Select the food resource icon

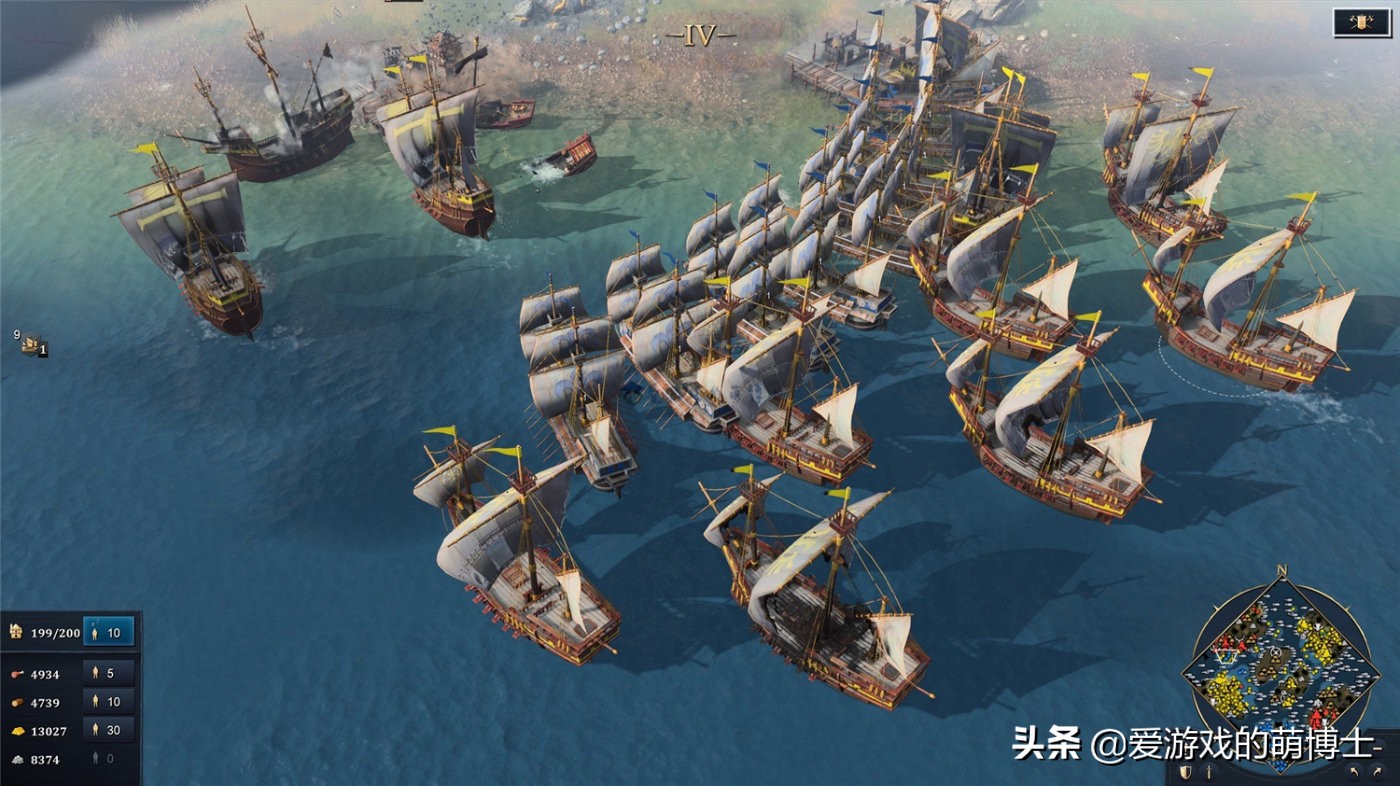(x=16, y=674)
